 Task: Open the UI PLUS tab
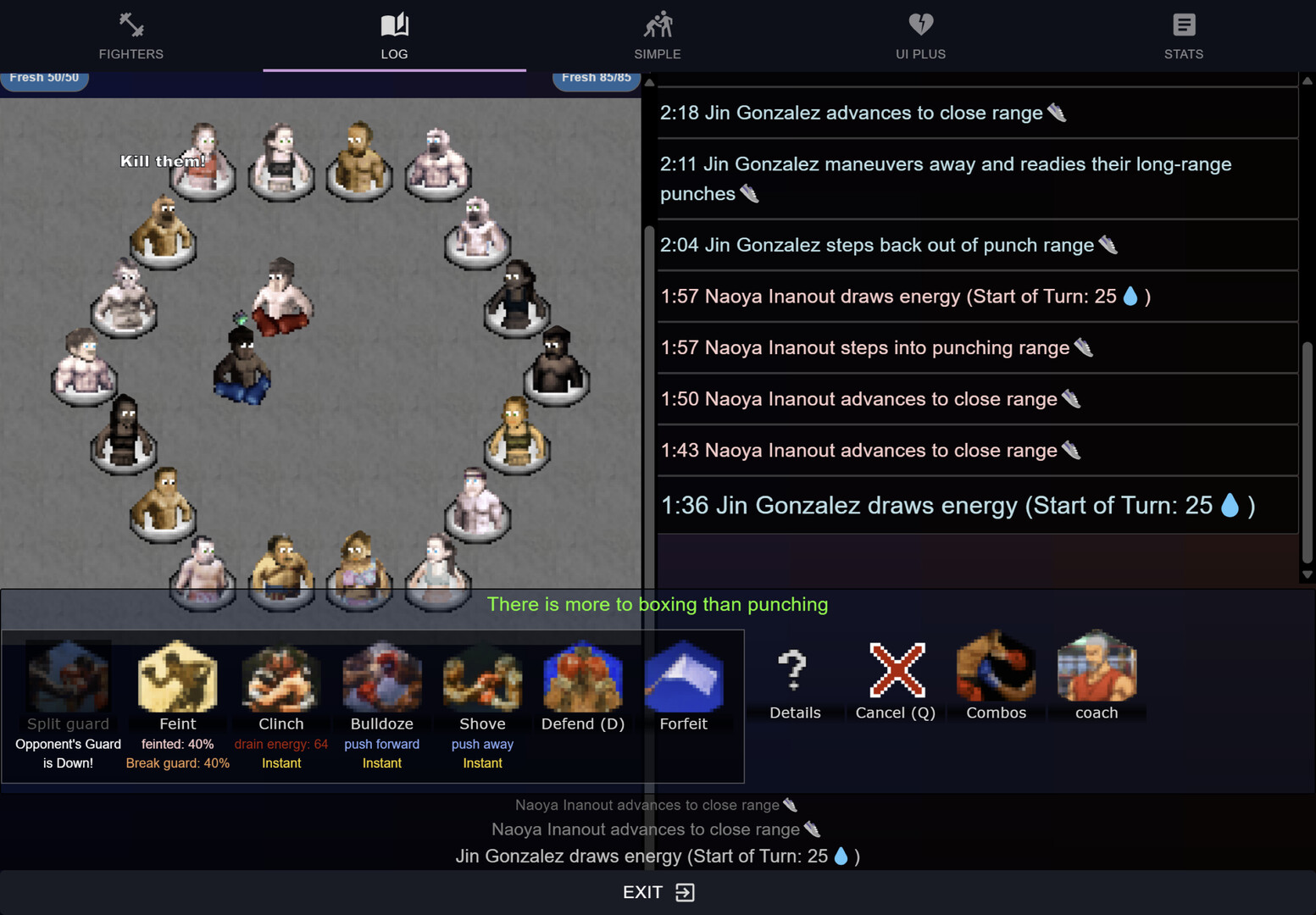[x=920, y=36]
